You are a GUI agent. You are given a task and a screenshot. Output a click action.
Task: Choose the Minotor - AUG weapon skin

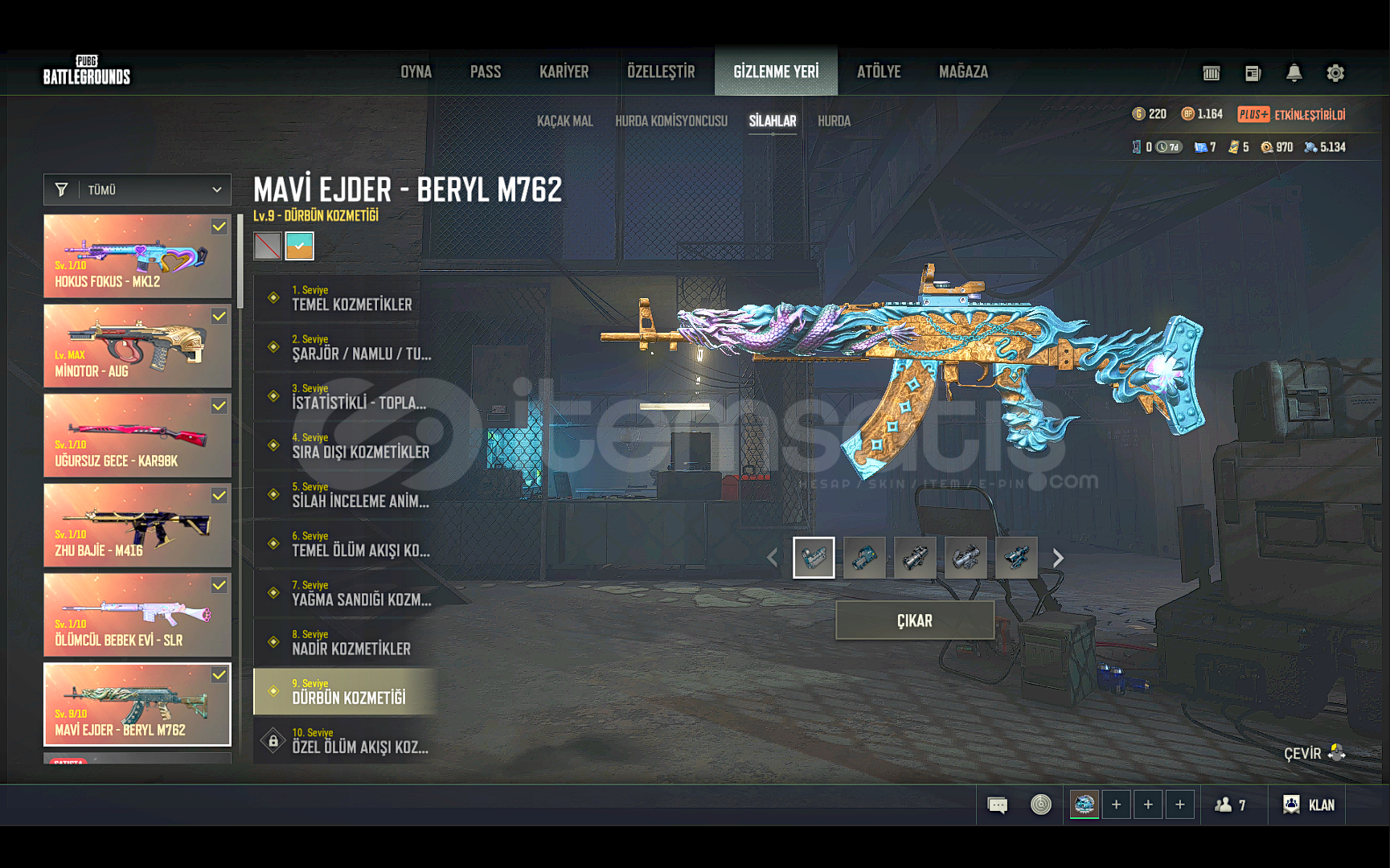pos(137,346)
